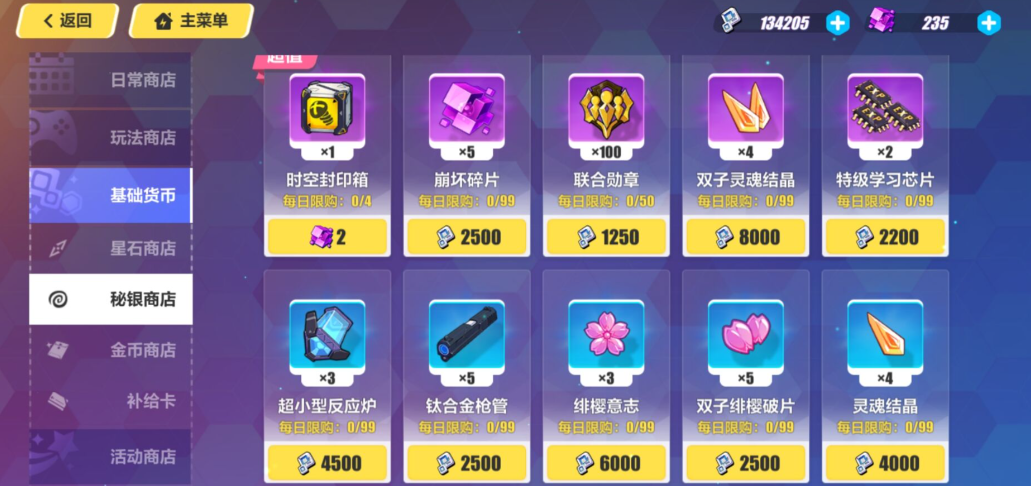This screenshot has height=486, width=1031.
Task: Buy 双子灵魂结晶 for 8000
Action: click(x=745, y=237)
